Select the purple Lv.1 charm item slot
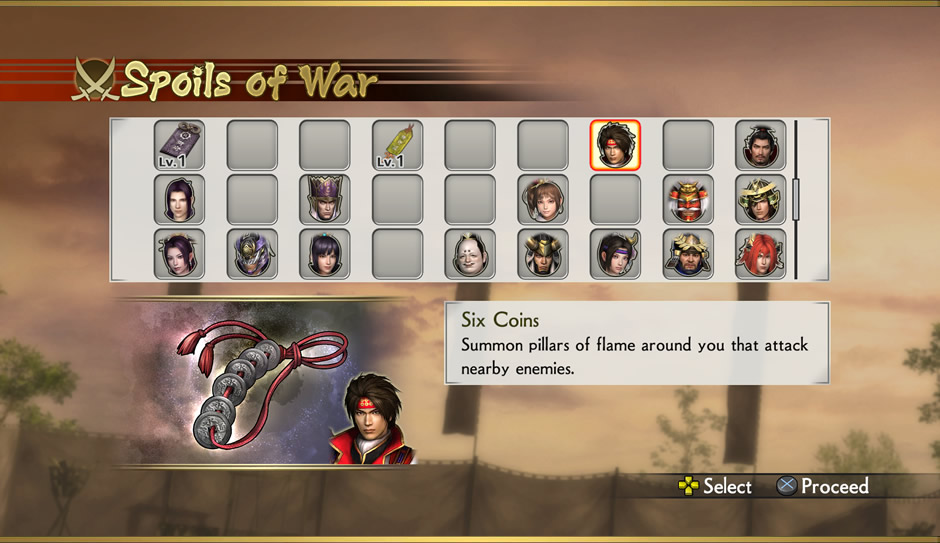This screenshot has height=543, width=940. [x=180, y=146]
